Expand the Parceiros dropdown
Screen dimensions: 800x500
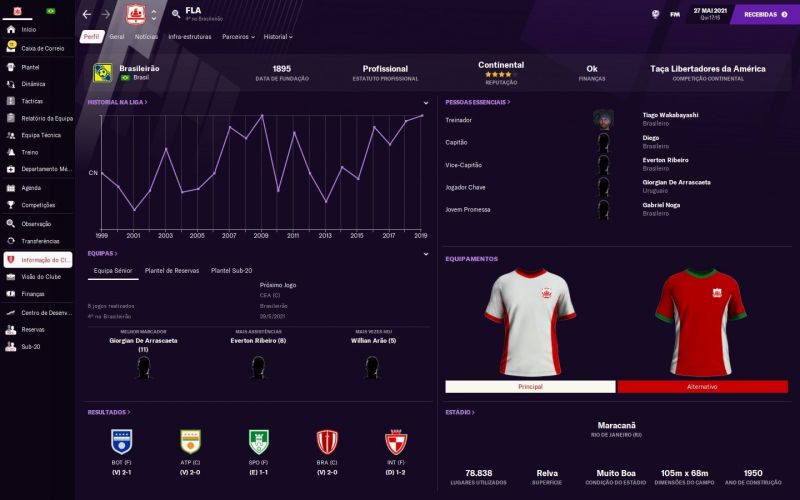coord(238,36)
